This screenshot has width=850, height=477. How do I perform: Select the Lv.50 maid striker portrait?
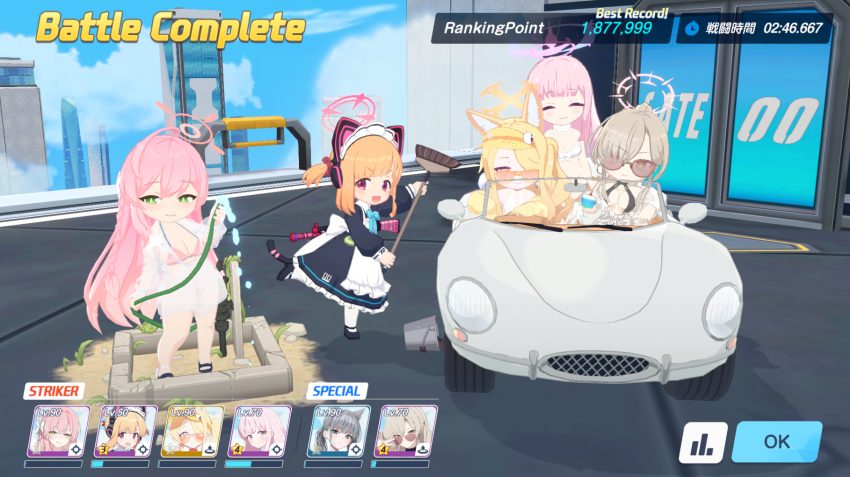pos(124,431)
